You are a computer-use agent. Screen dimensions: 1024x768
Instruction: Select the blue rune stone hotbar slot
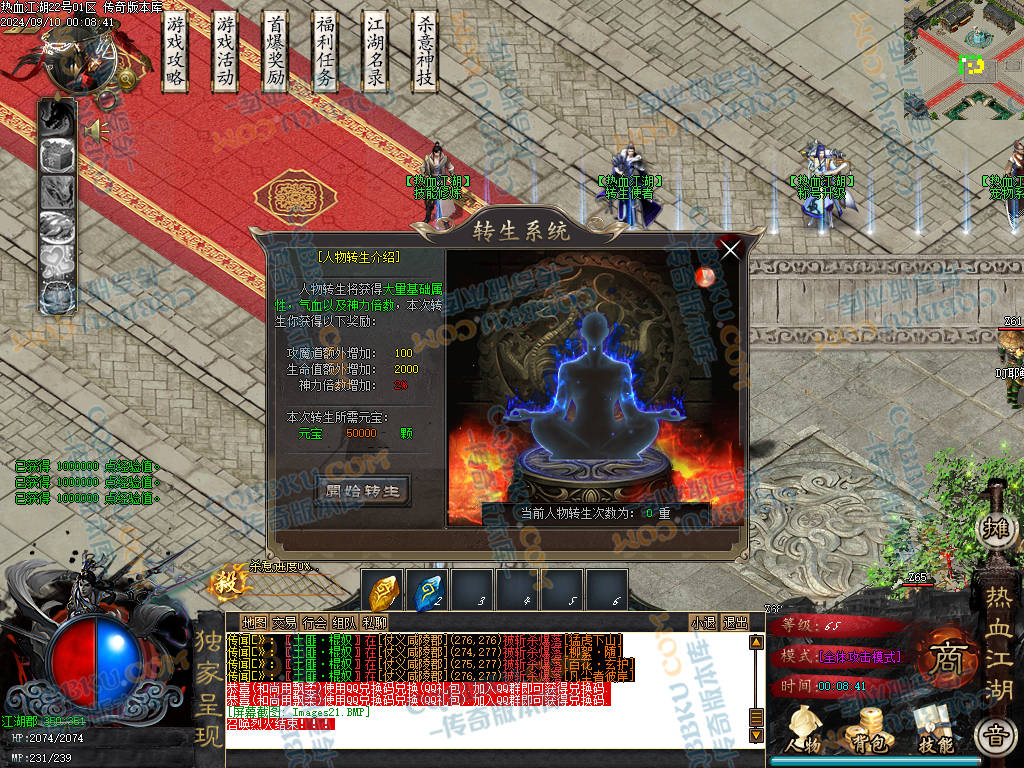(427, 591)
